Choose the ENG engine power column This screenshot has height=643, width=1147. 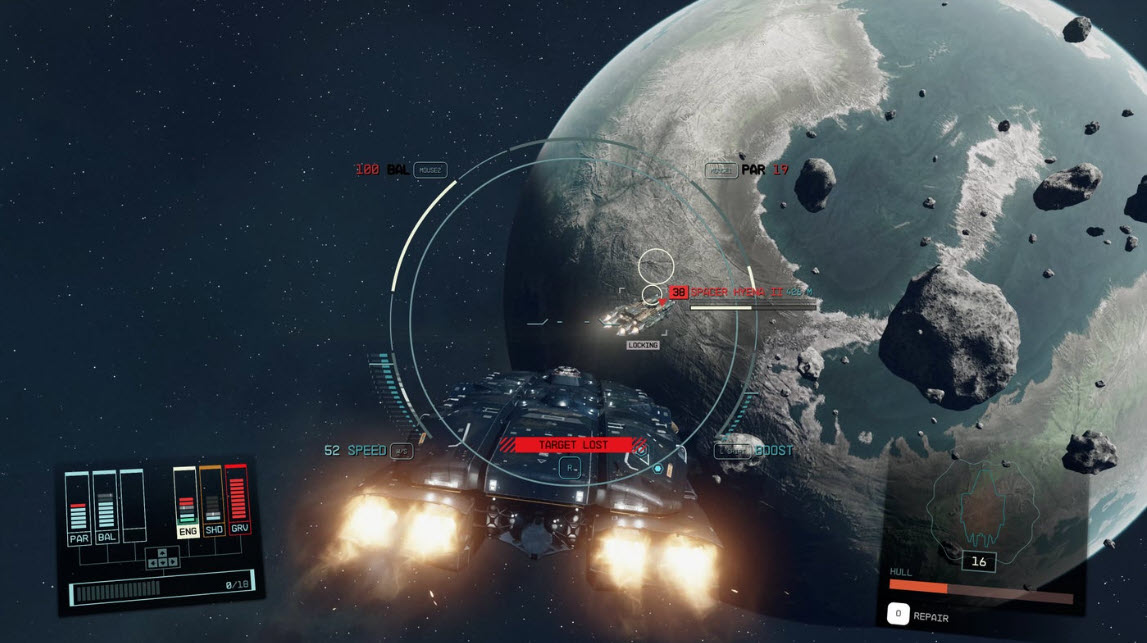point(186,502)
